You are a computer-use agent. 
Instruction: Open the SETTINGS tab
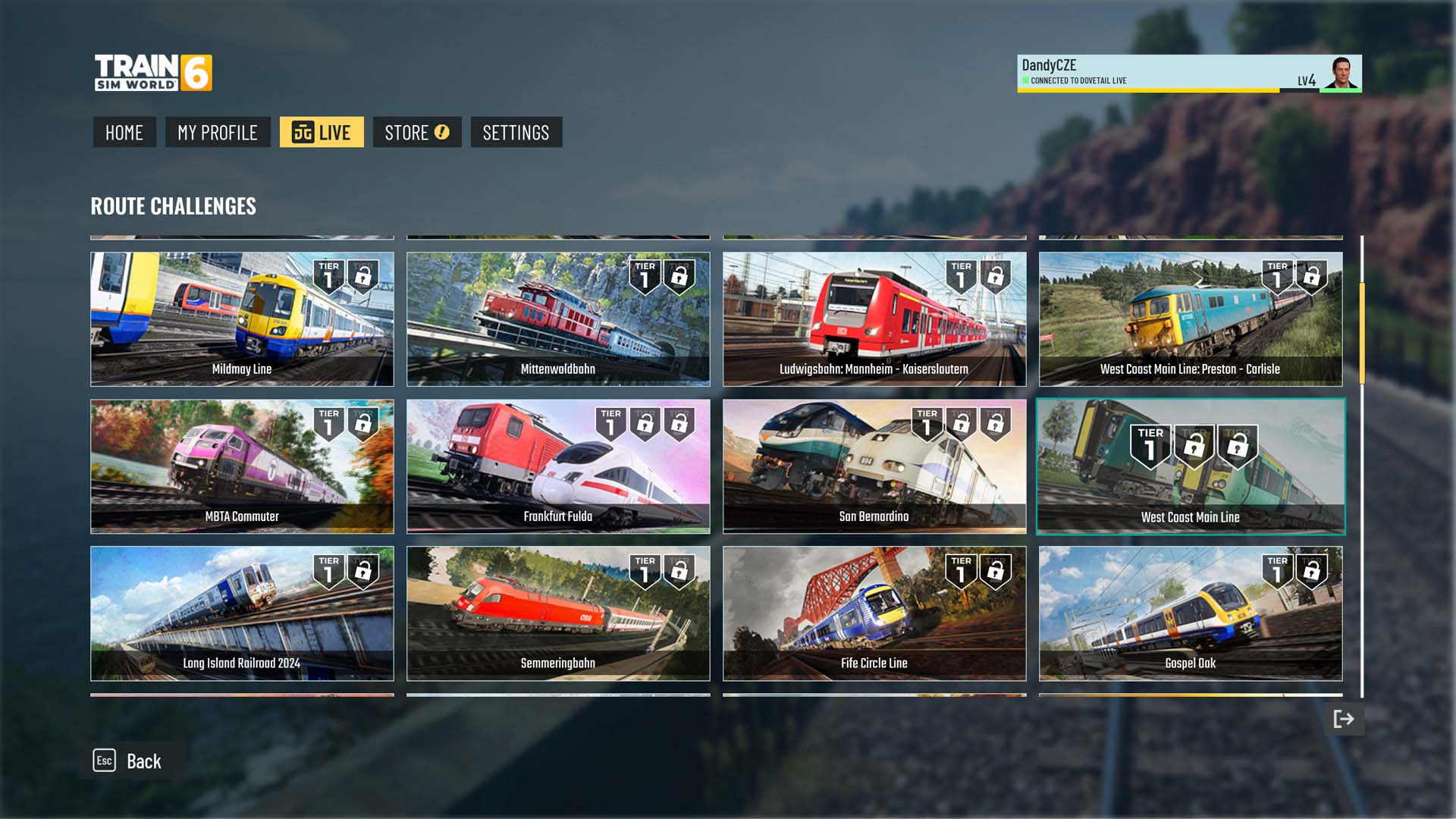[x=516, y=133]
